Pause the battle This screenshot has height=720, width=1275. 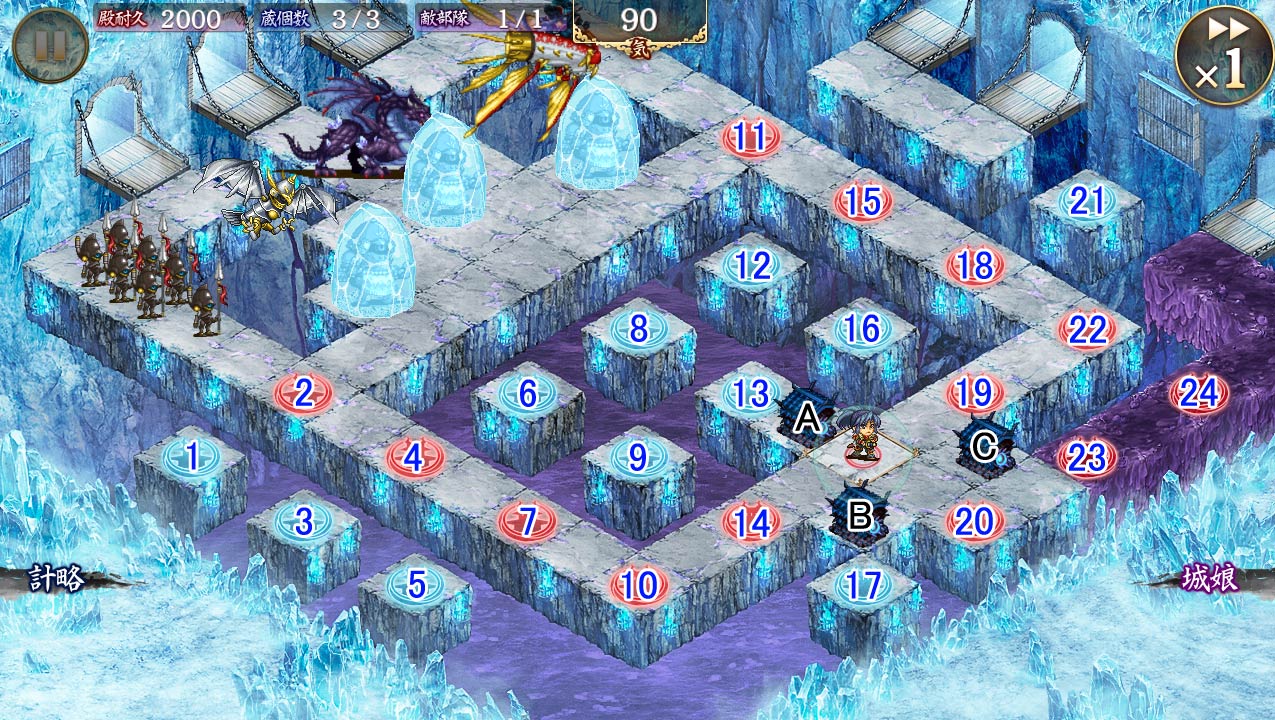pyautogui.click(x=50, y=44)
